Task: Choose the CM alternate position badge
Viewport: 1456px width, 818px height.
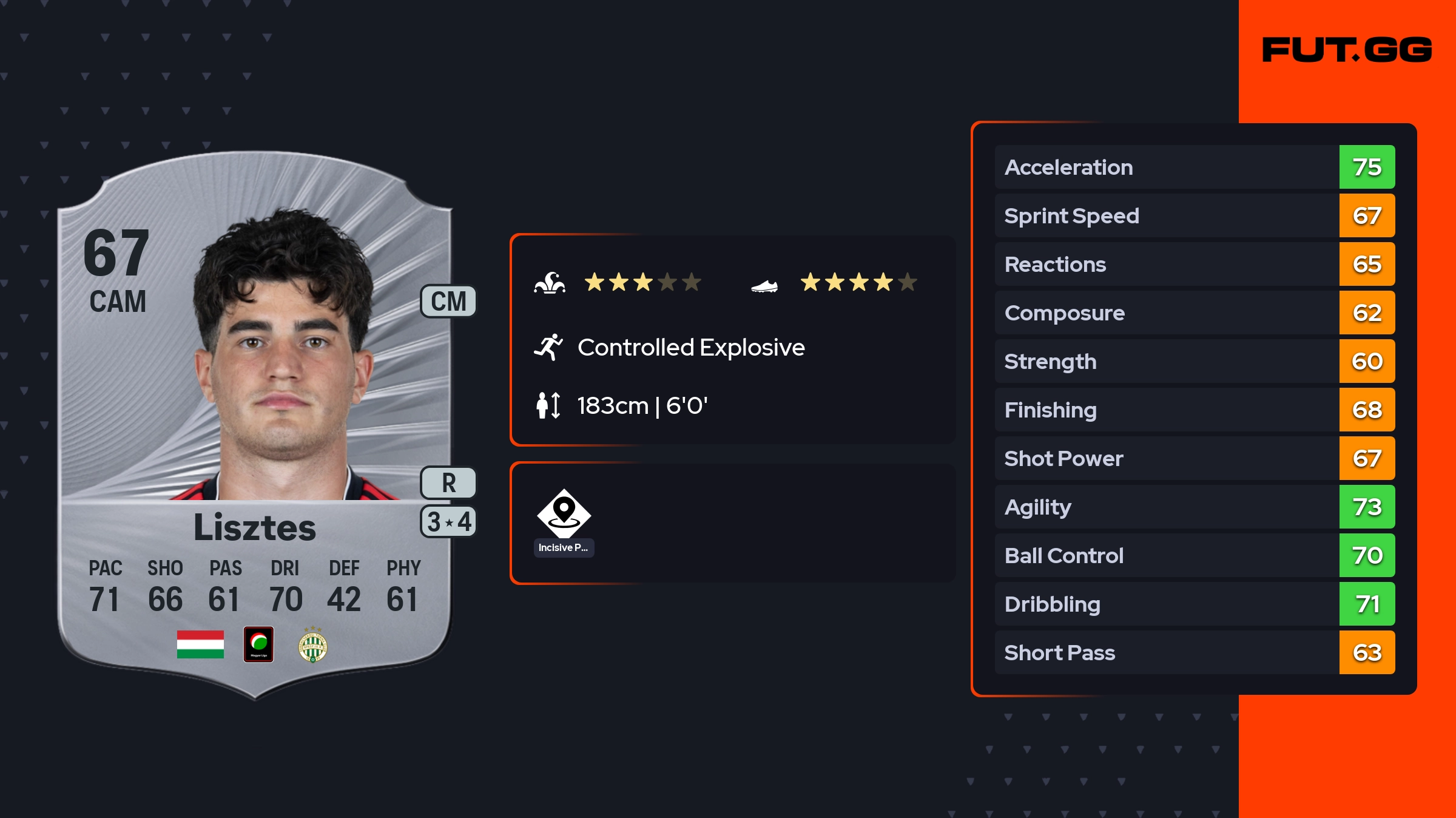Action: (x=448, y=302)
